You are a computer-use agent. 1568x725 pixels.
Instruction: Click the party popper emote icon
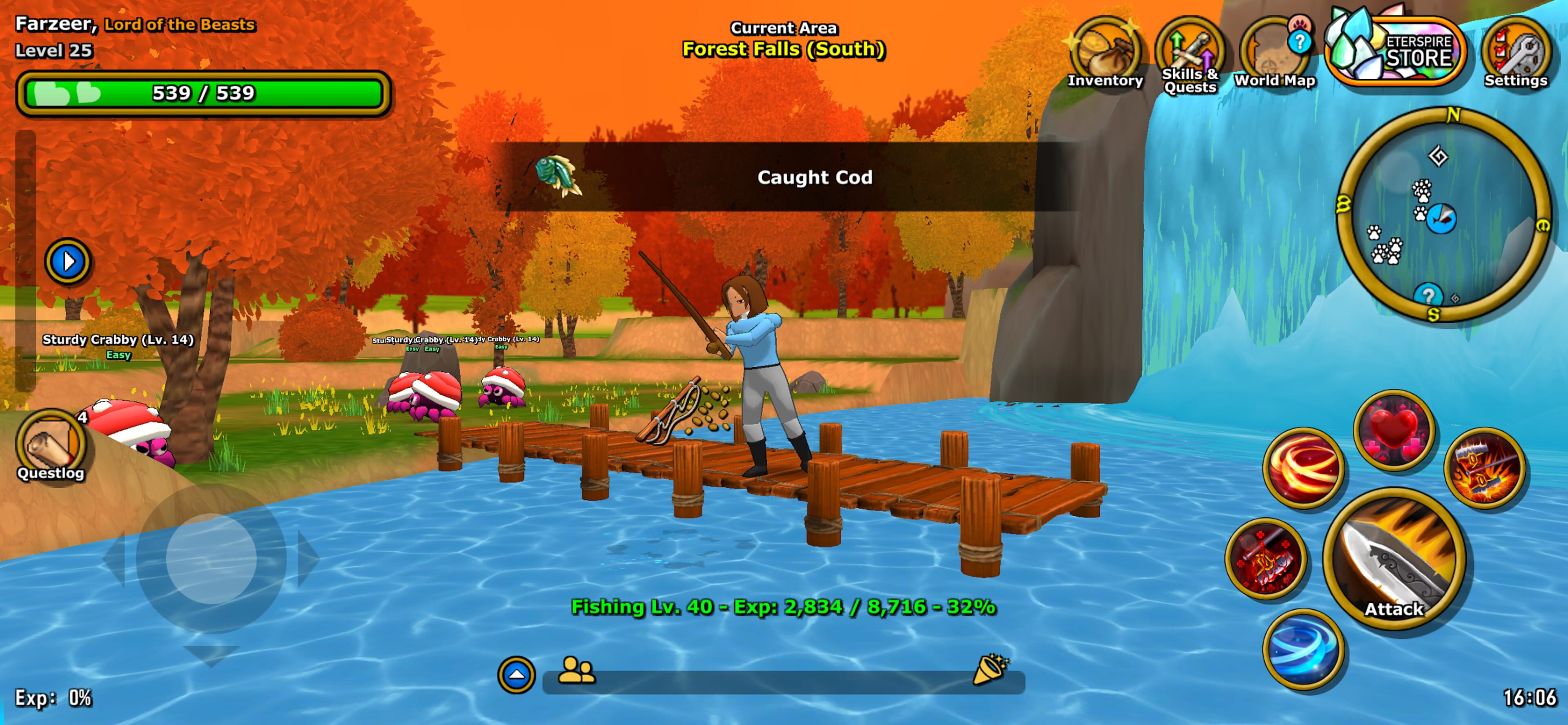point(990,670)
